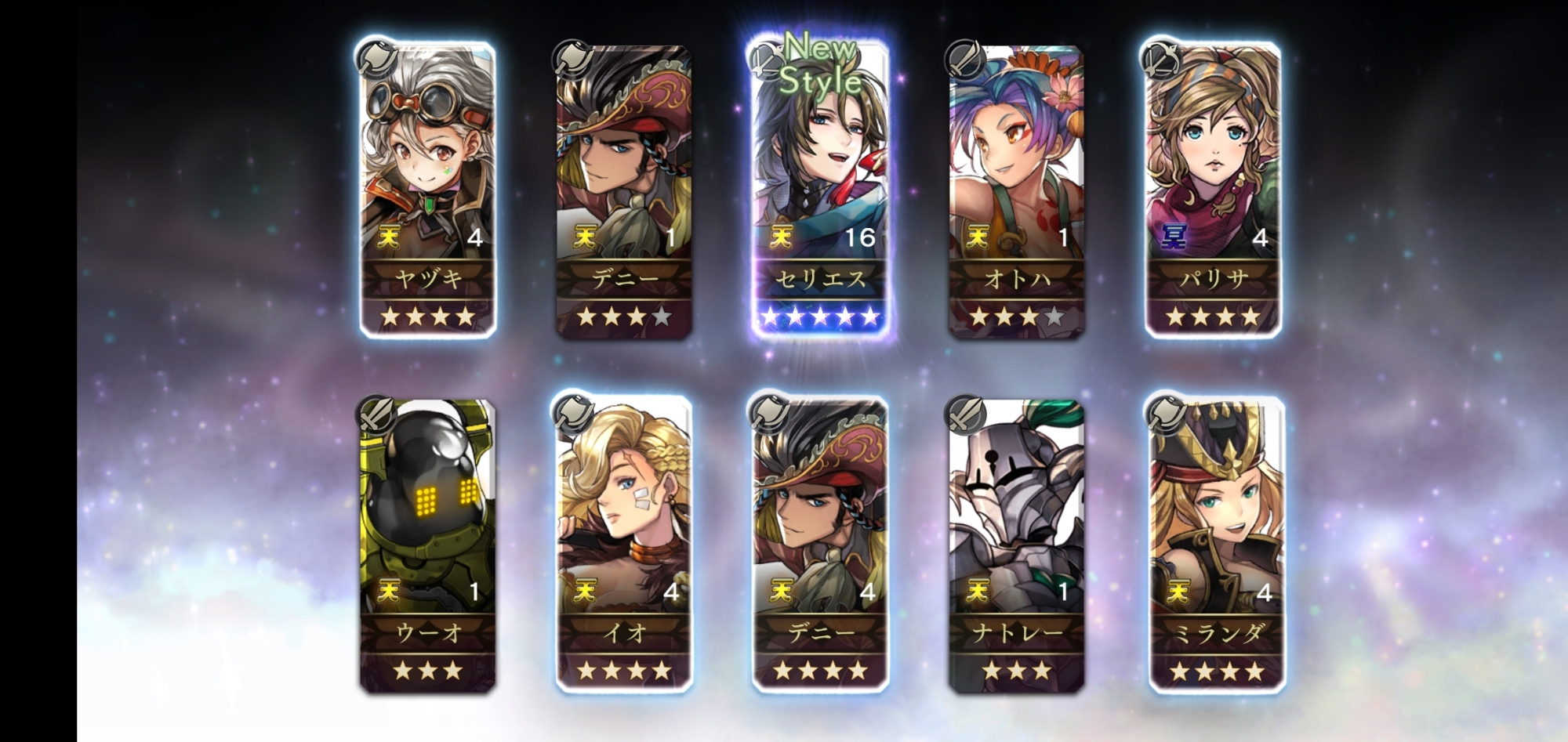Pick the four-gold-star デニー card

click(x=820, y=545)
